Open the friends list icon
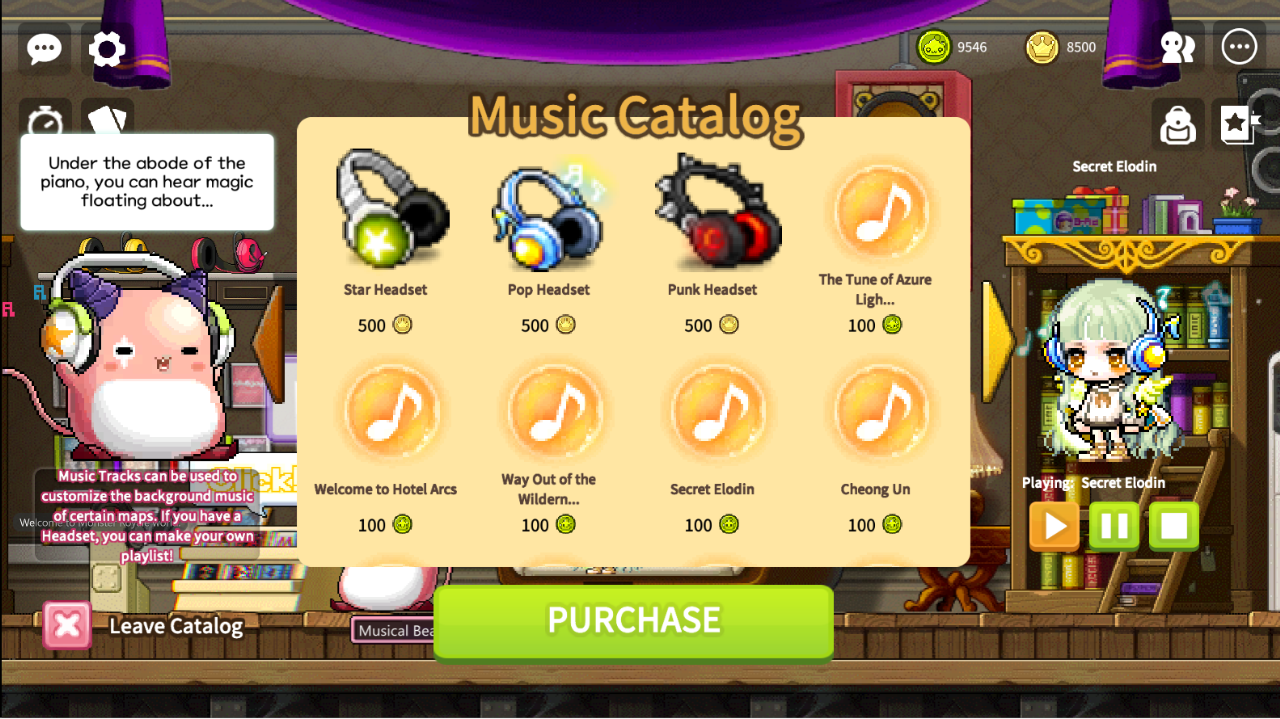The height and width of the screenshot is (719, 1280). (1177, 47)
